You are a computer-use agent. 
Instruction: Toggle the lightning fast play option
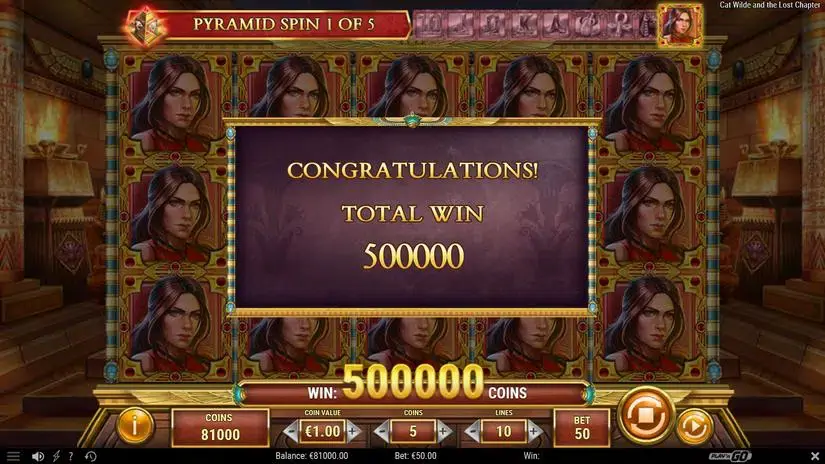click(55, 457)
